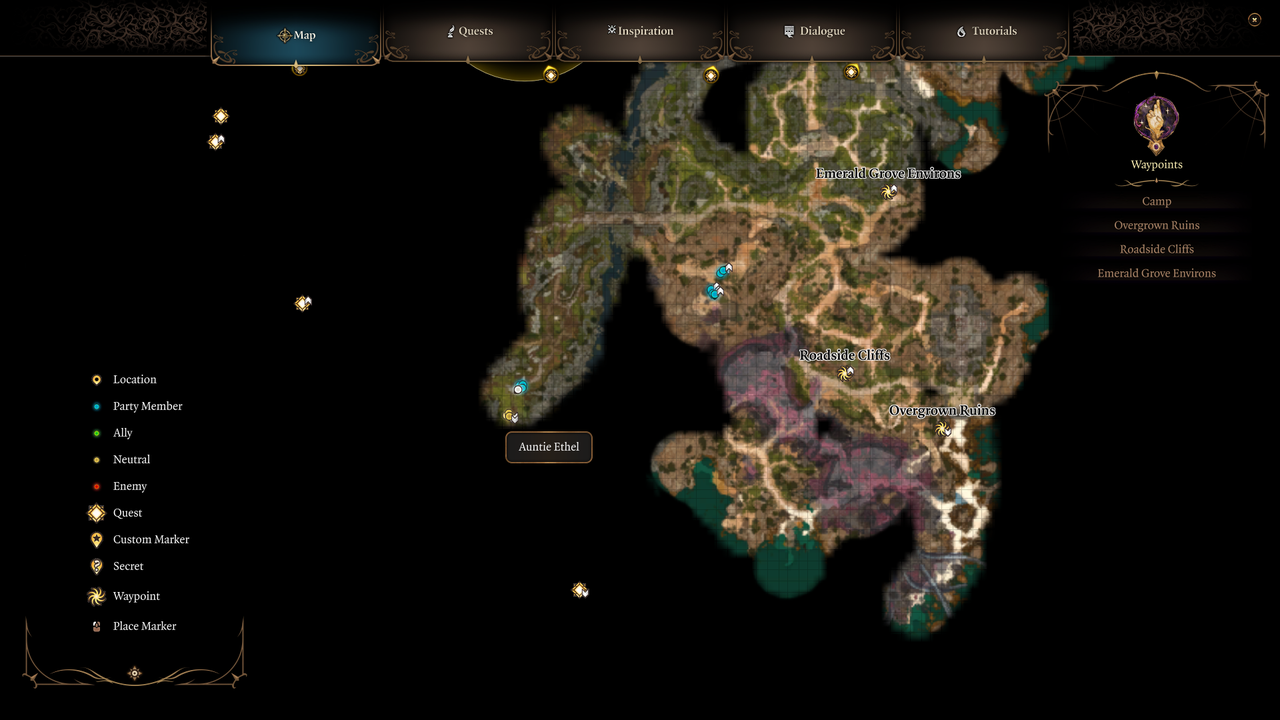Click the Map tab
1280x720 pixels.
297,35
